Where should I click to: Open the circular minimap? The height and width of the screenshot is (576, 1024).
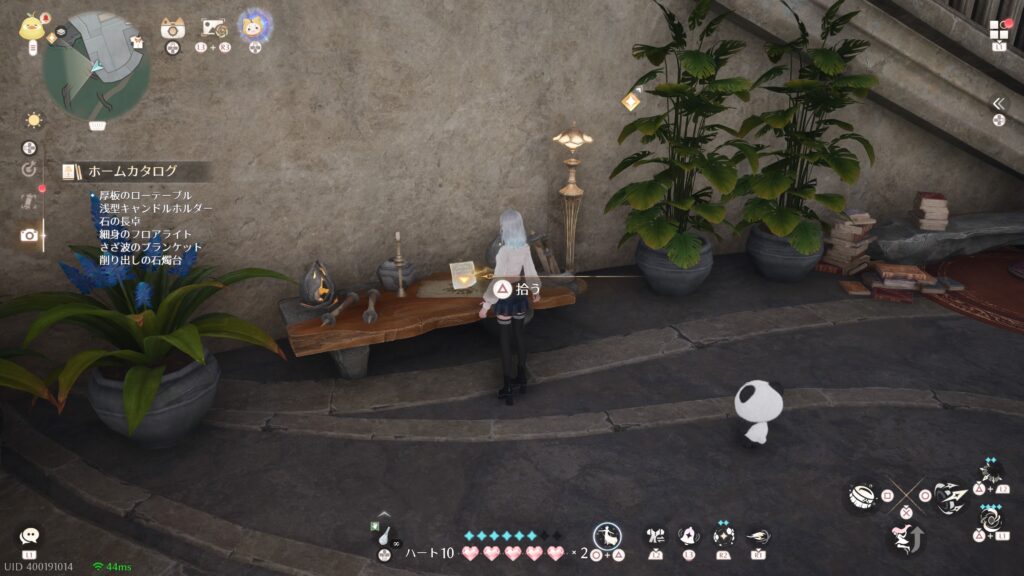96,65
